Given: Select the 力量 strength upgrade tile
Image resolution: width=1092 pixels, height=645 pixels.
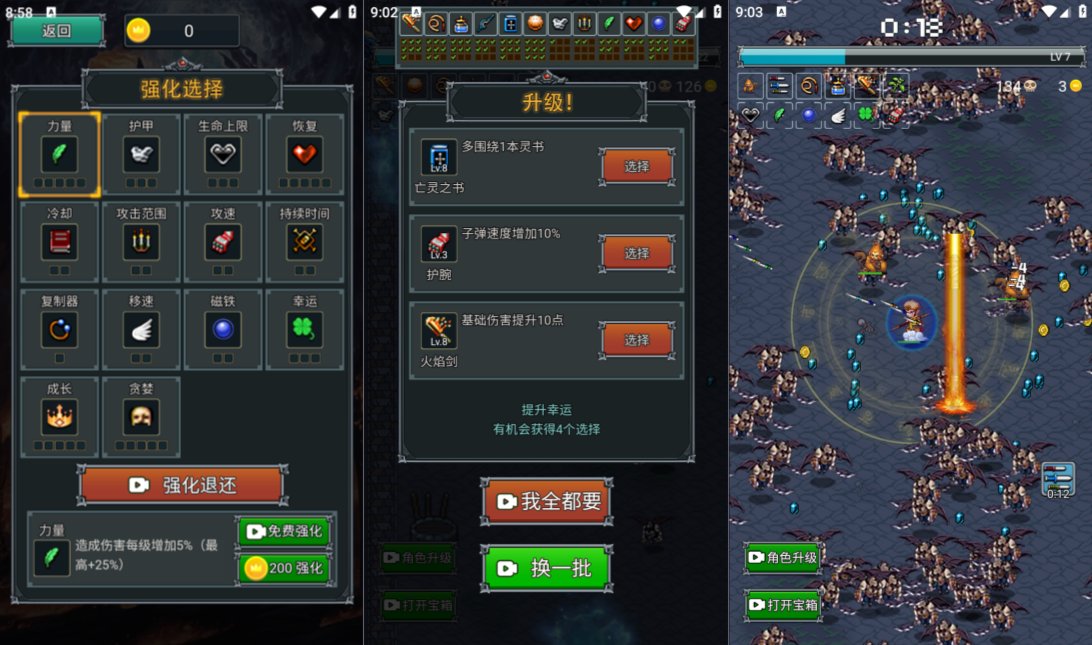Looking at the screenshot, I should (x=59, y=154).
